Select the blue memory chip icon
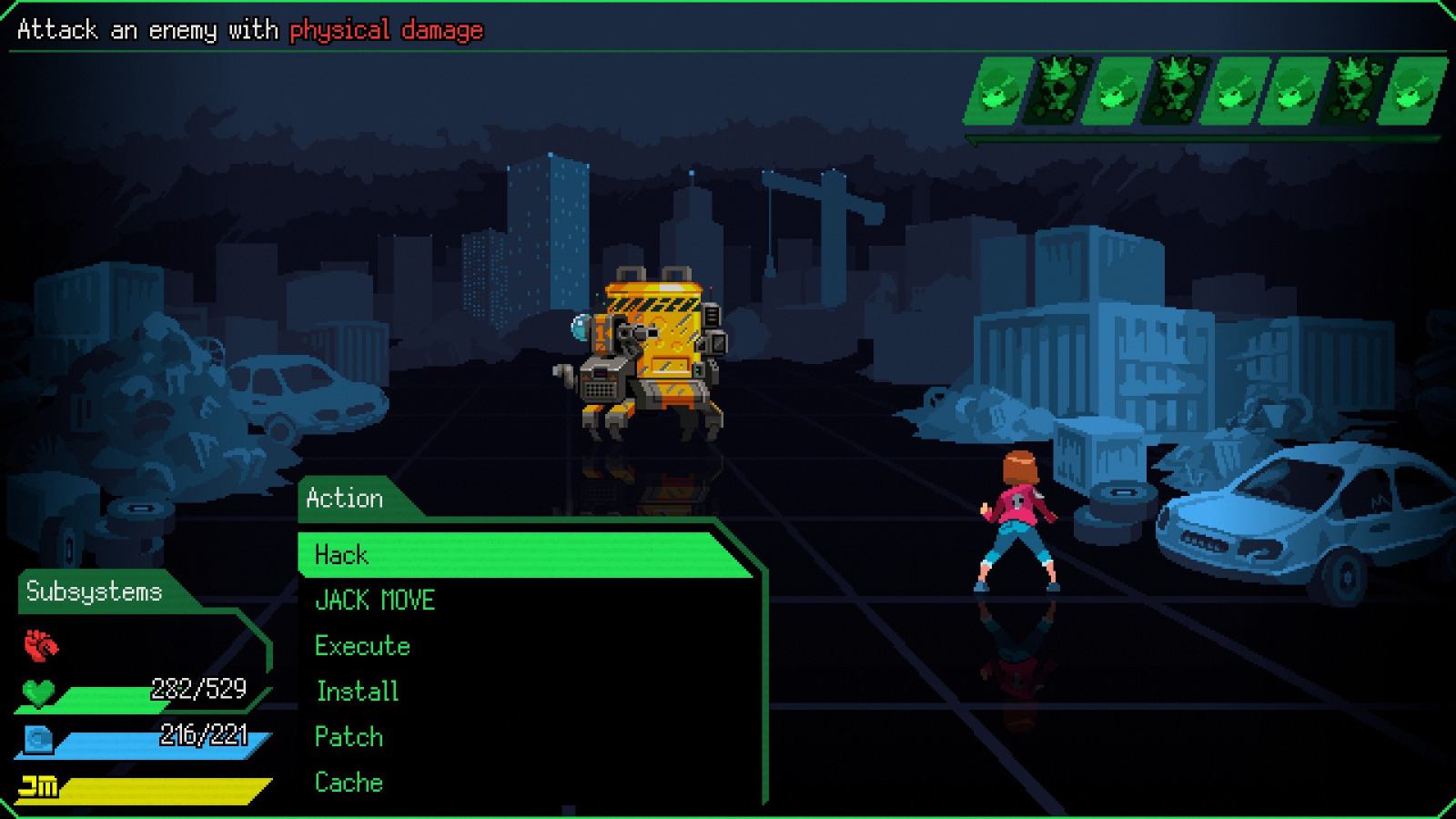 pos(38,739)
